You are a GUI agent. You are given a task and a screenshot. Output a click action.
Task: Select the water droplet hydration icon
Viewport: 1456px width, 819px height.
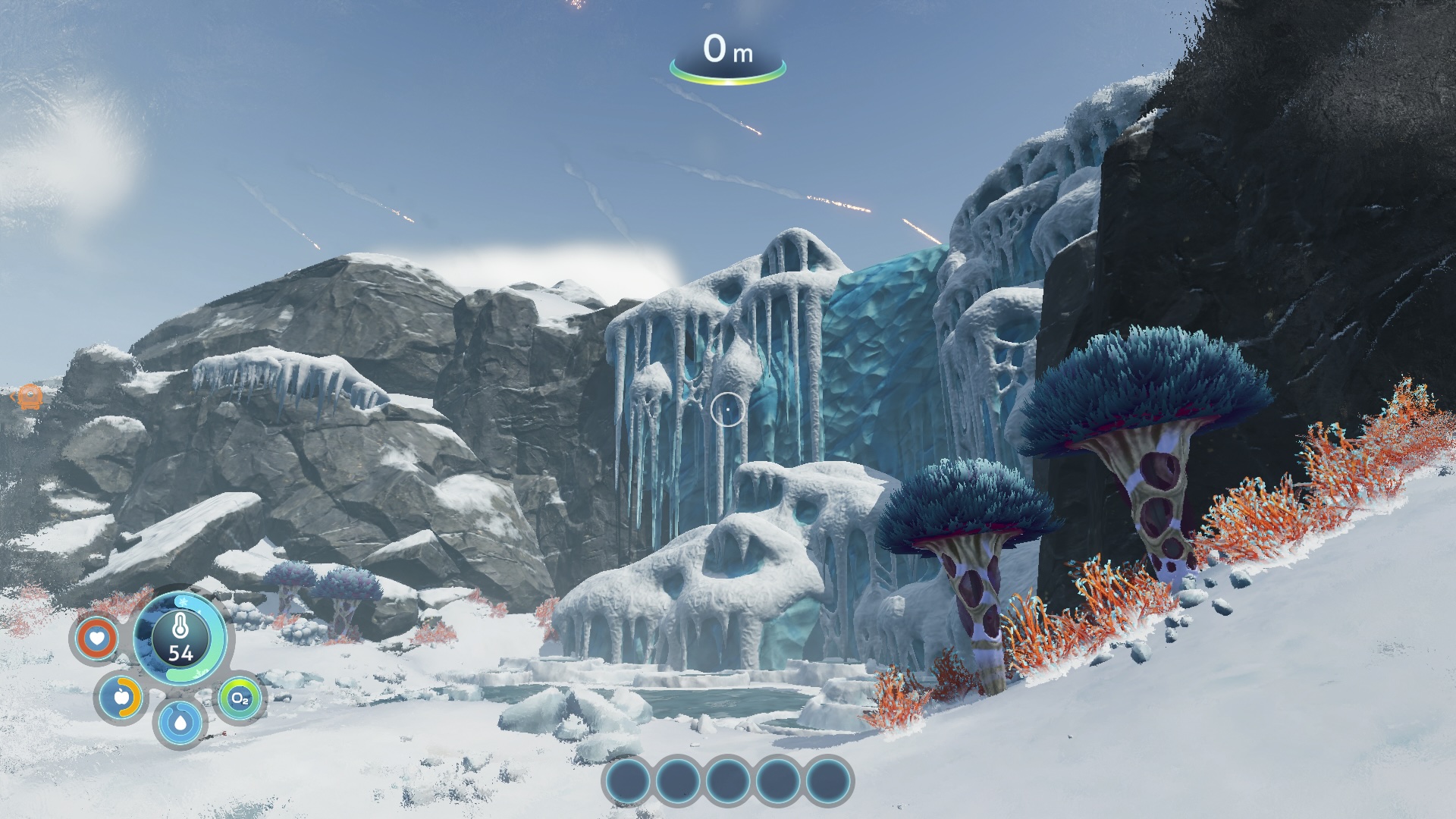(x=180, y=723)
